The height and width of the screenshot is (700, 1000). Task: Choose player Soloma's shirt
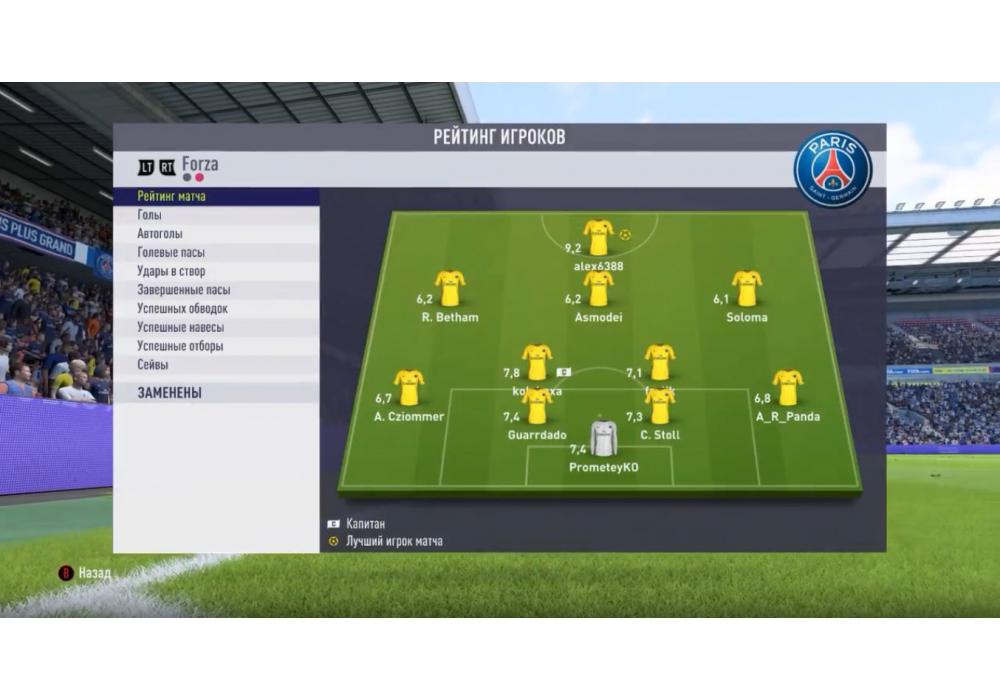point(747,288)
